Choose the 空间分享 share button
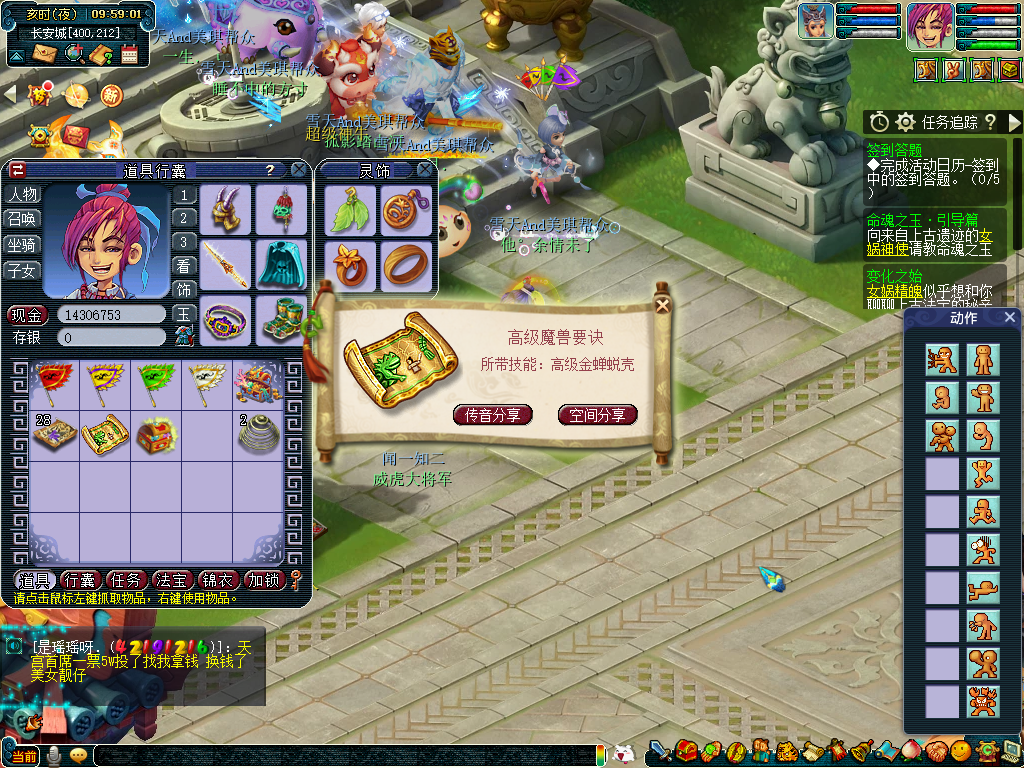The image size is (1024, 768). pyautogui.click(x=597, y=415)
